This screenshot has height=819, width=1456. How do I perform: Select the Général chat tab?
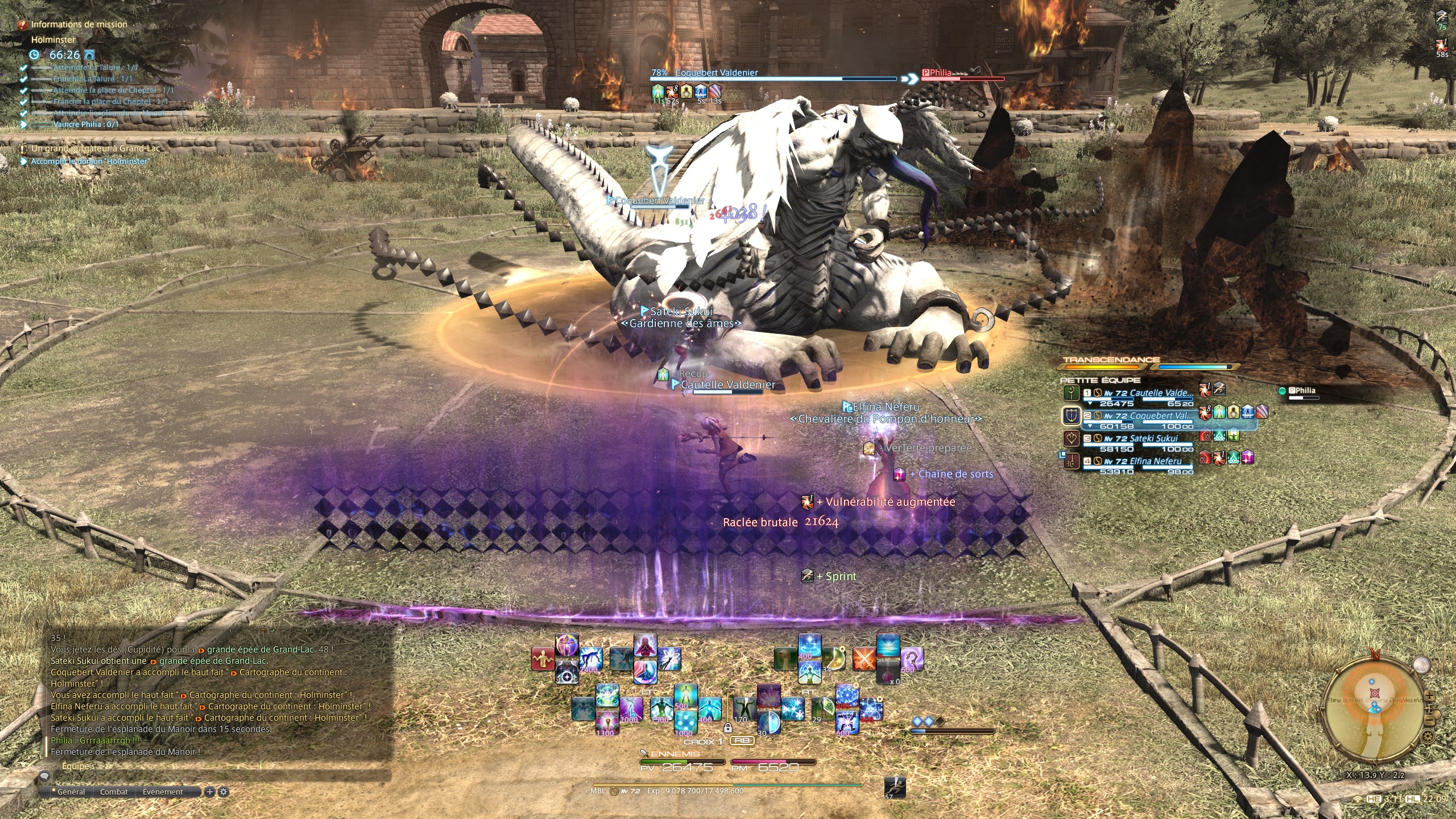(x=71, y=792)
